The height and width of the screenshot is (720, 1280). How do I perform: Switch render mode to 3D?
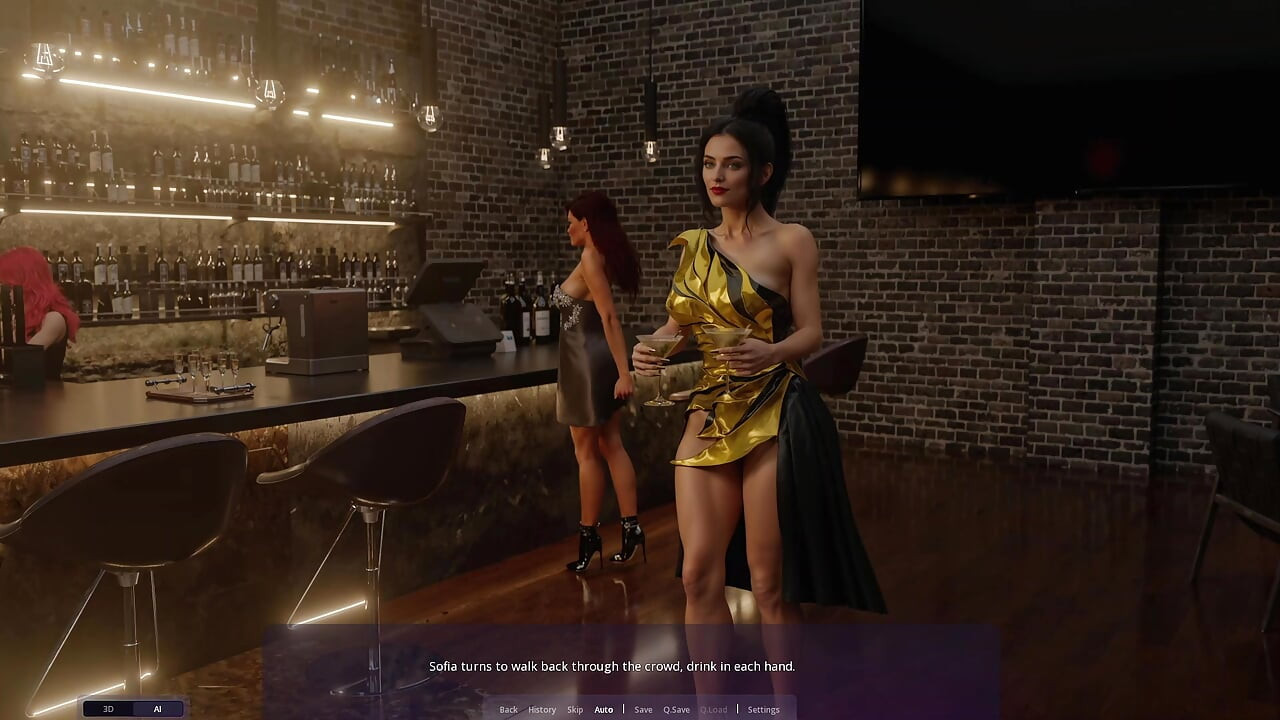(x=108, y=709)
